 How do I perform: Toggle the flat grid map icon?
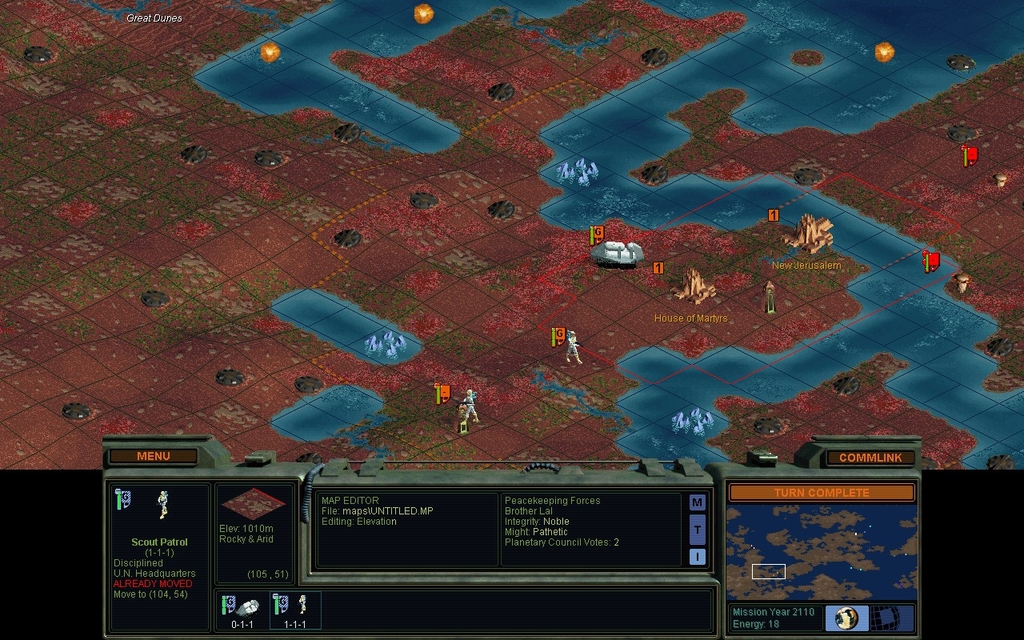click(x=882, y=618)
